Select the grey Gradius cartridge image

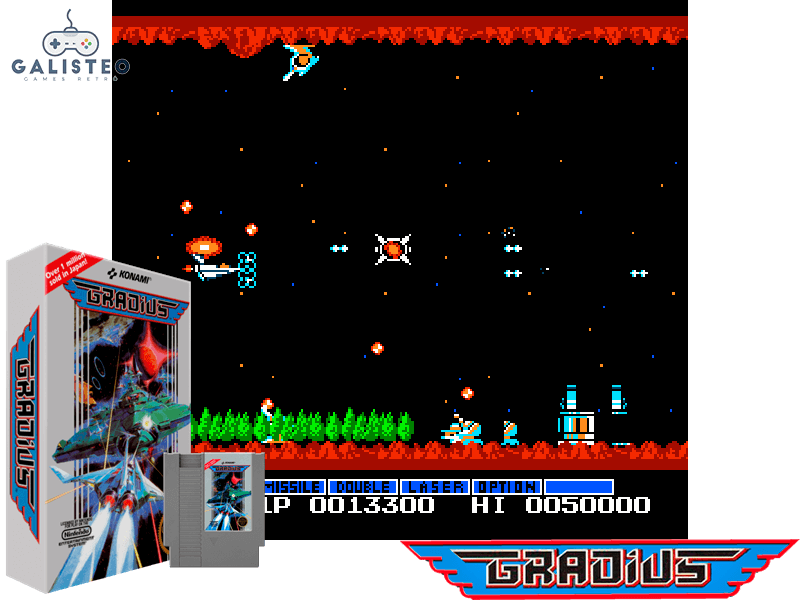tap(216, 509)
